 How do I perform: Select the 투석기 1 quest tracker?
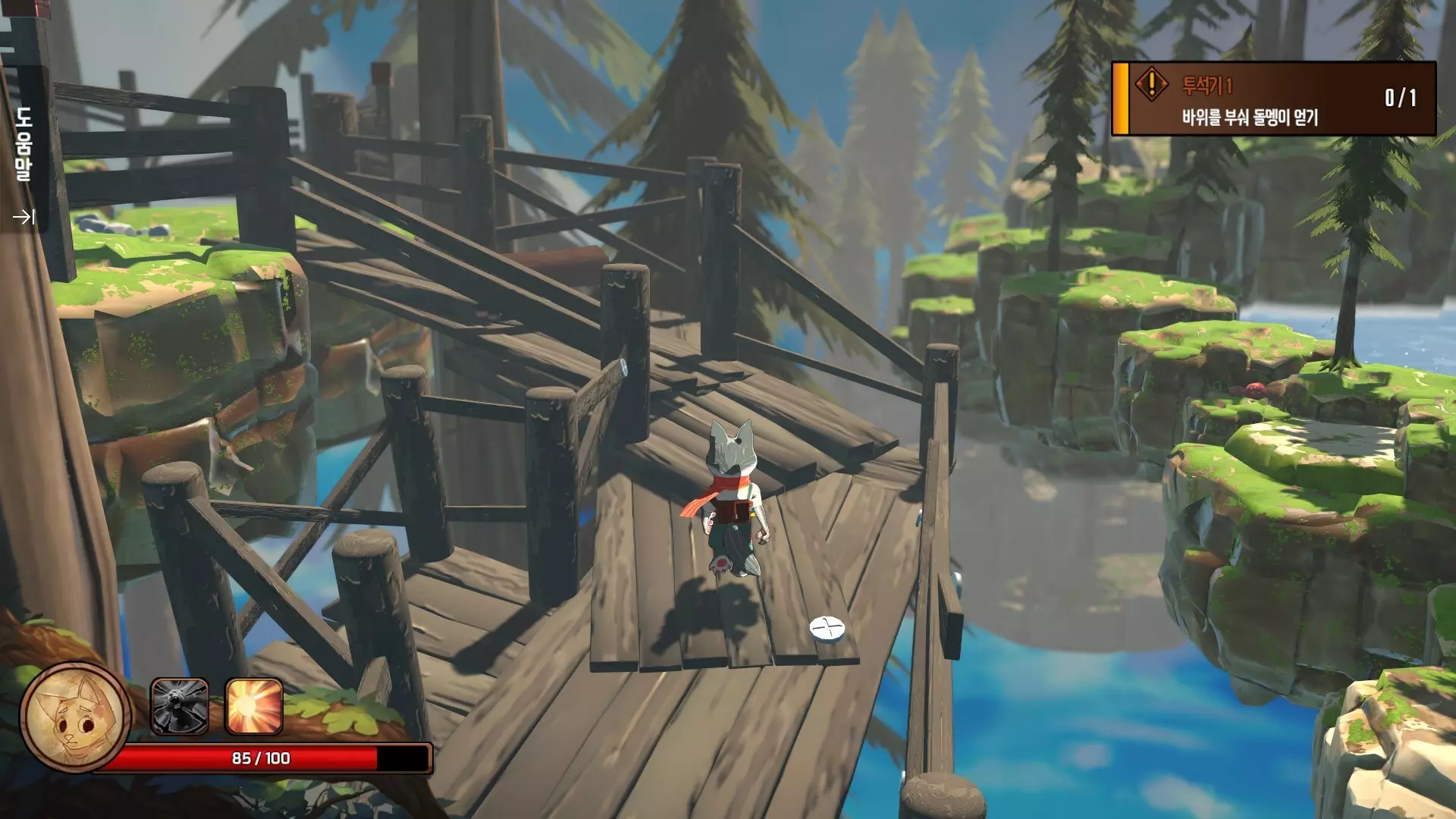coord(1274,99)
